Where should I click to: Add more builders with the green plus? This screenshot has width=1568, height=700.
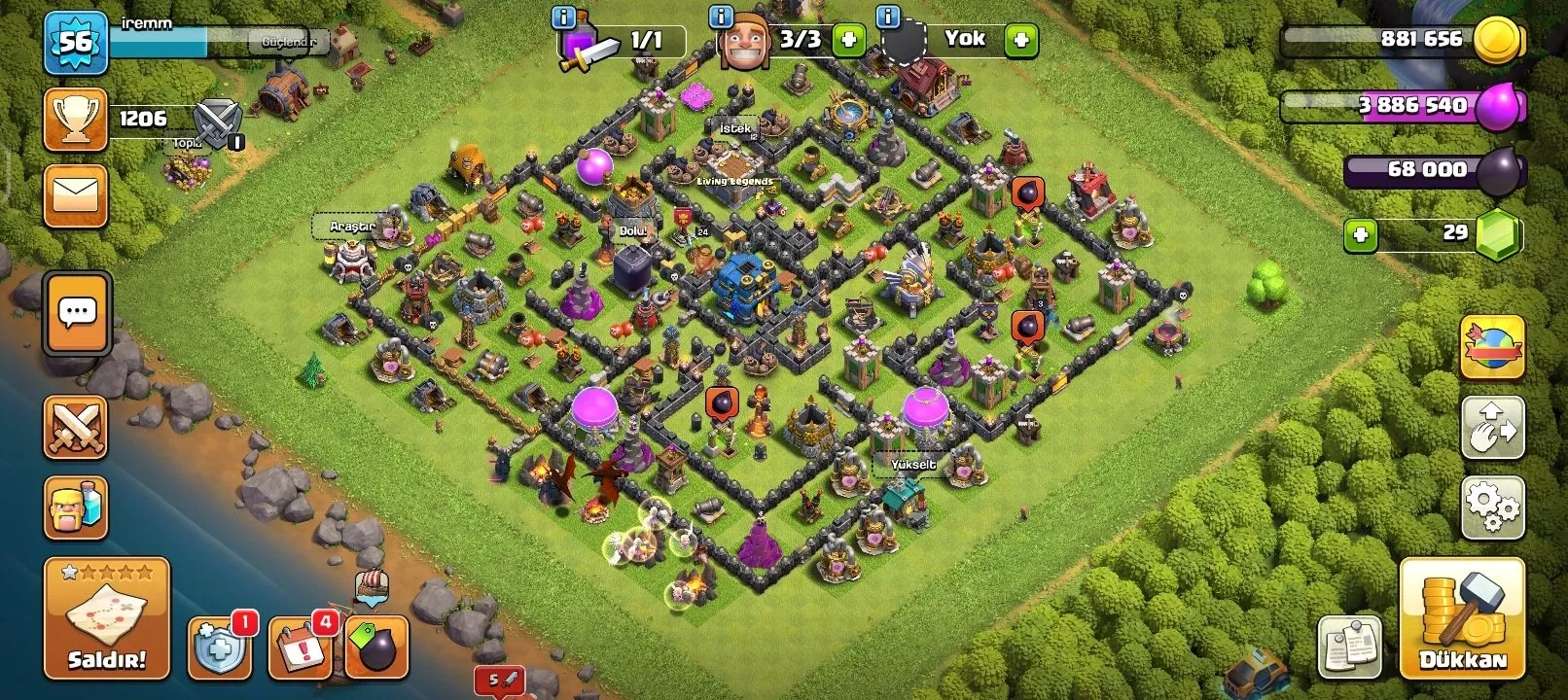point(848,40)
